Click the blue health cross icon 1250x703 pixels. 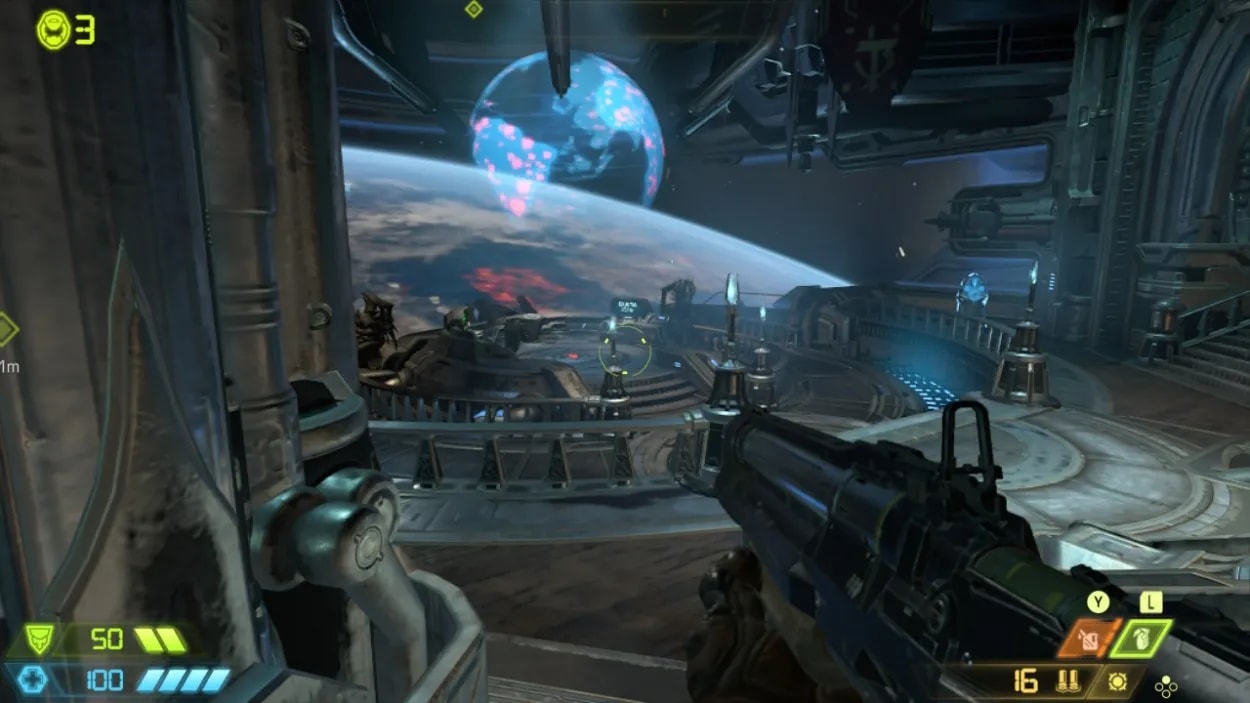pyautogui.click(x=33, y=680)
